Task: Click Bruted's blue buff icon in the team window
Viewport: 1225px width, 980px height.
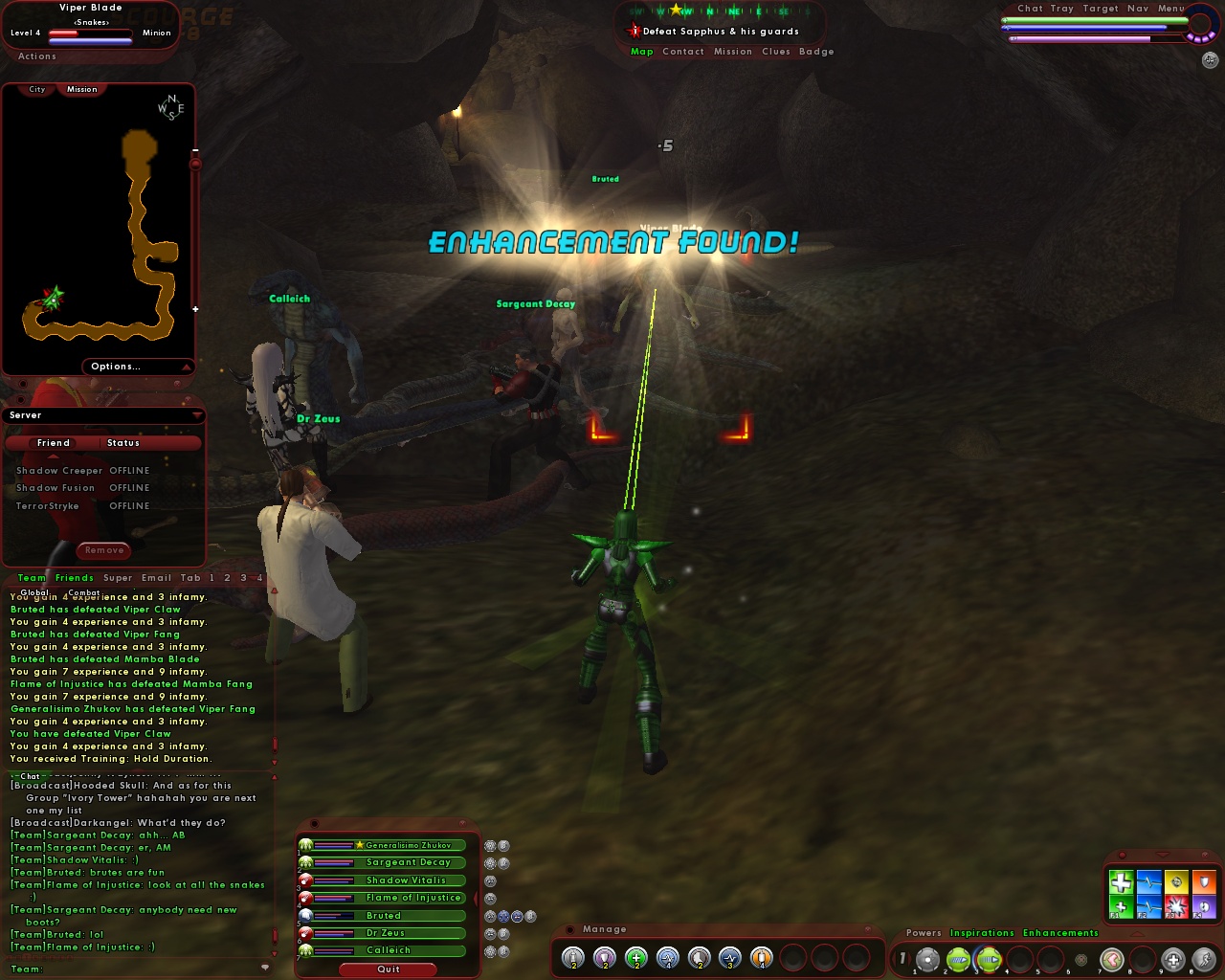Action: pos(502,916)
